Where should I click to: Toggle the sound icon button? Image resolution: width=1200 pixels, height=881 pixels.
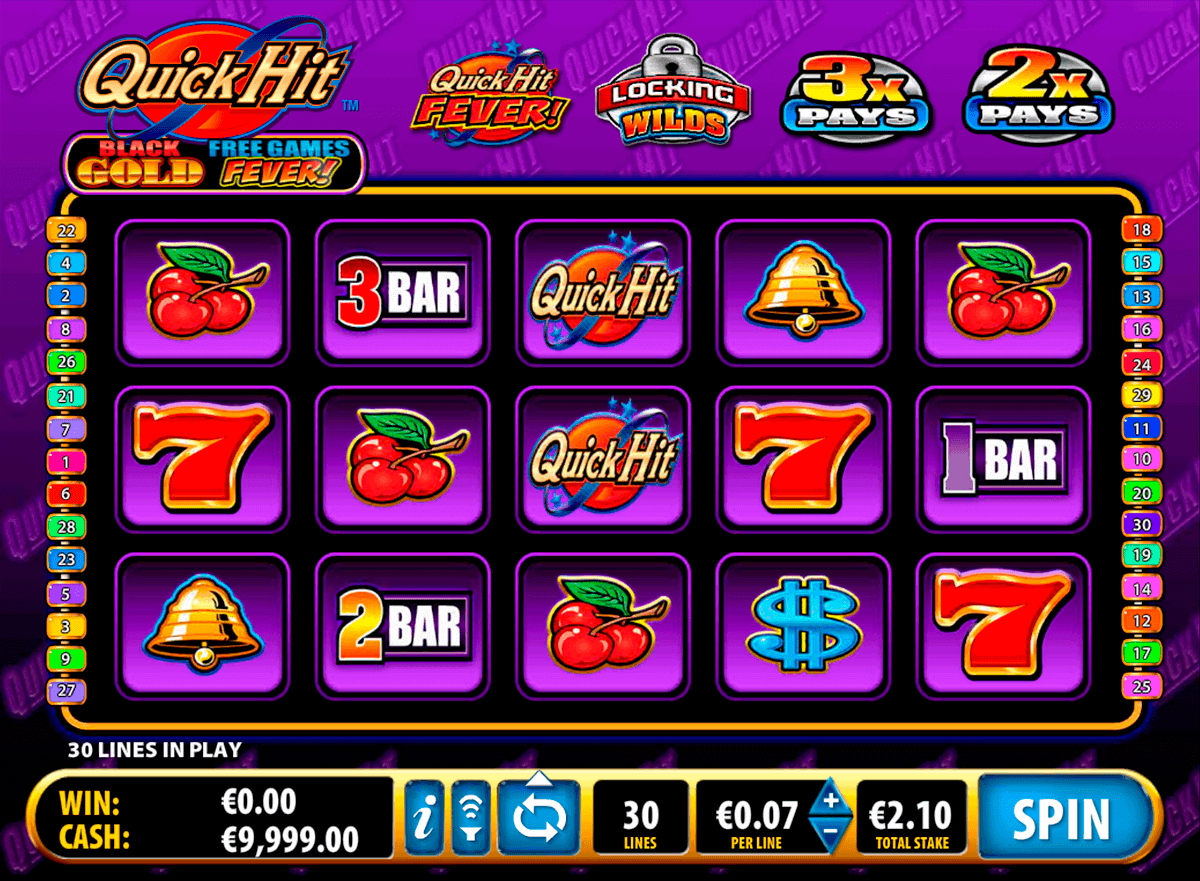pos(468,819)
